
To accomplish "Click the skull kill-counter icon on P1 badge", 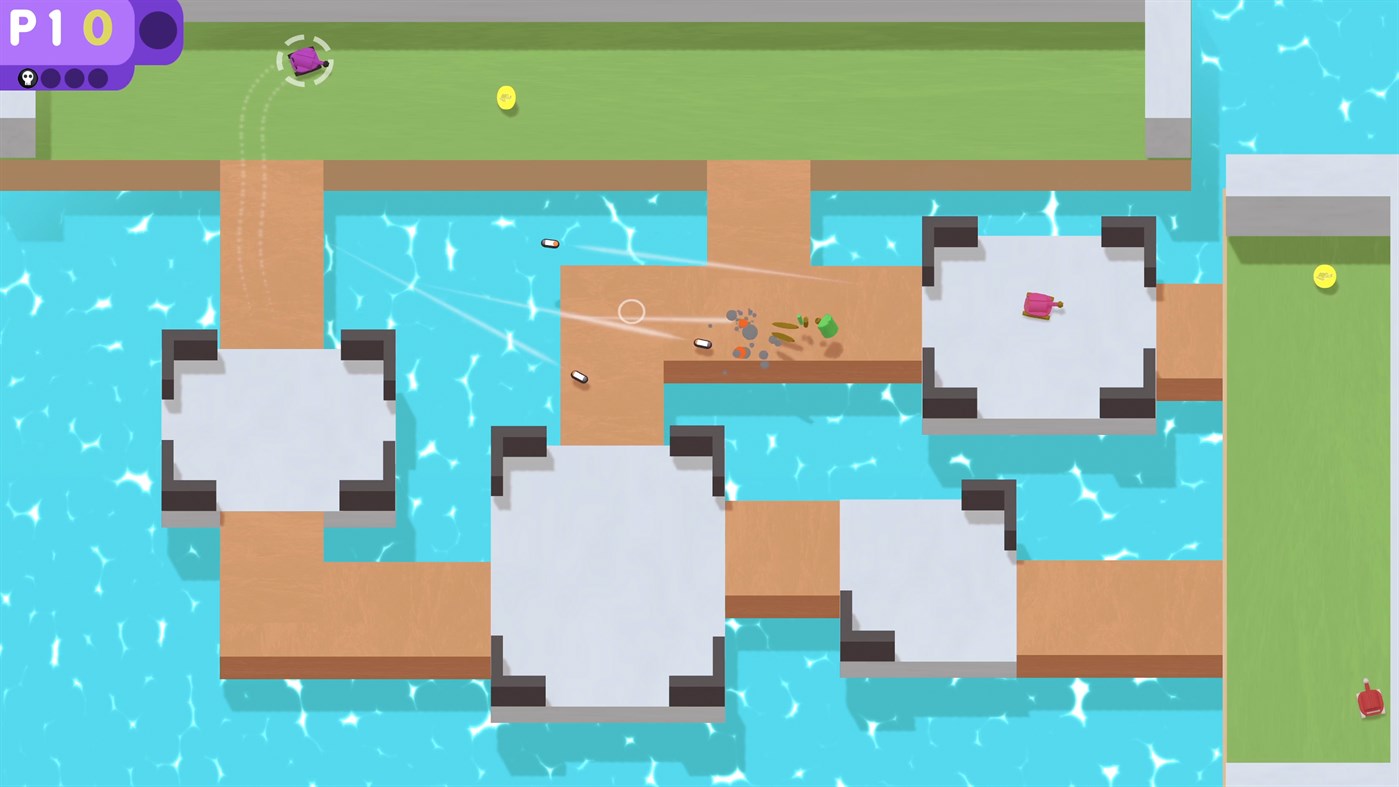I will click(x=27, y=77).
